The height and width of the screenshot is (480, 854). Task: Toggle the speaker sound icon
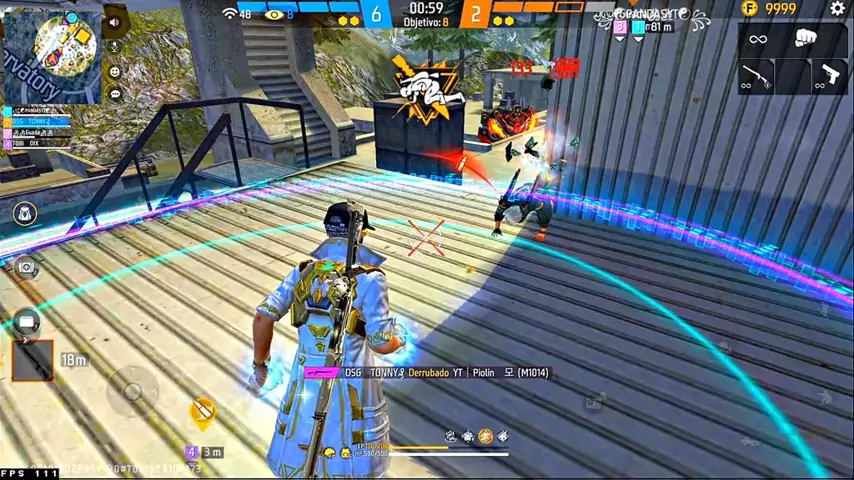point(114,22)
